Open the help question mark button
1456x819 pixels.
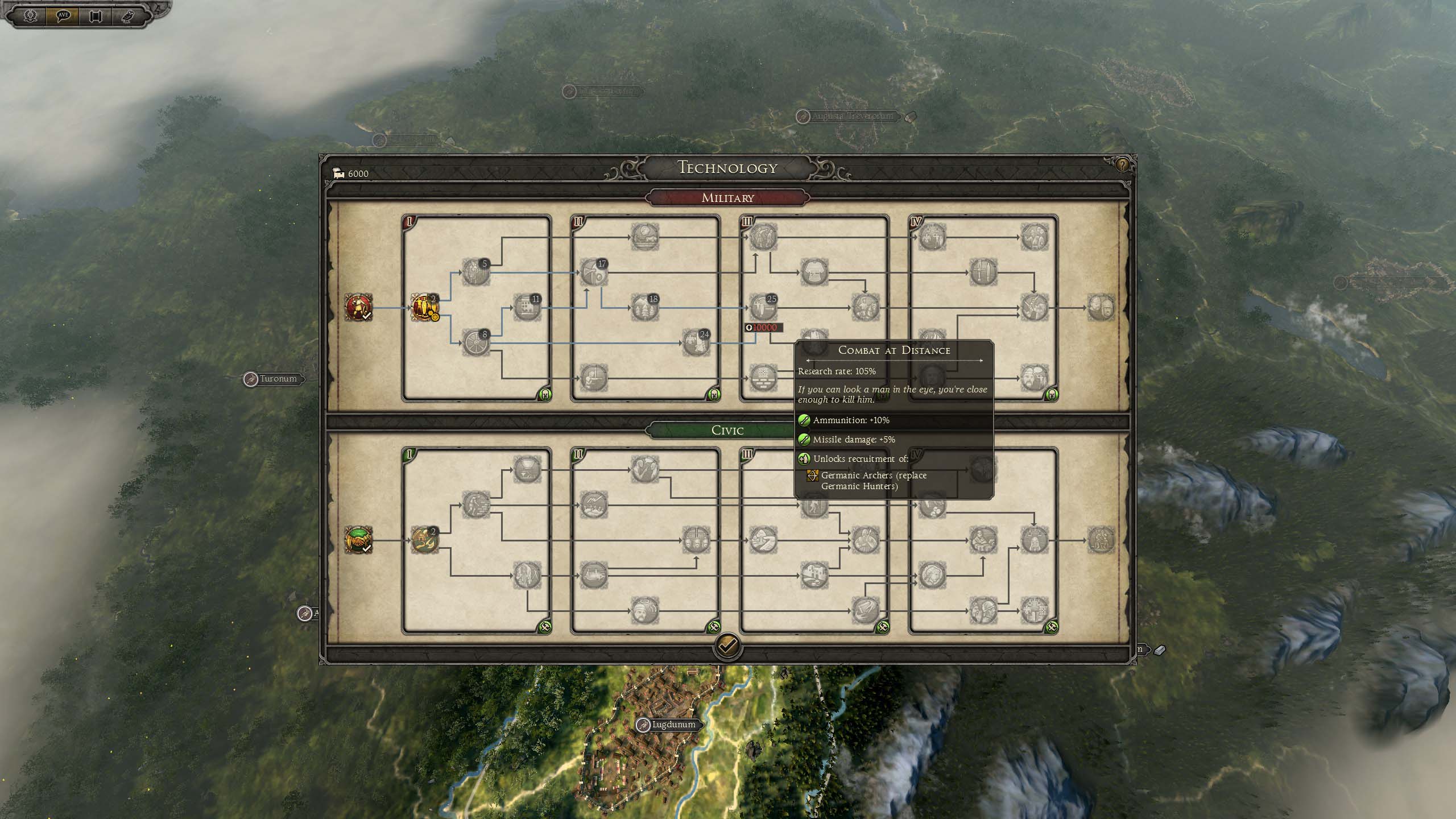click(x=1122, y=166)
